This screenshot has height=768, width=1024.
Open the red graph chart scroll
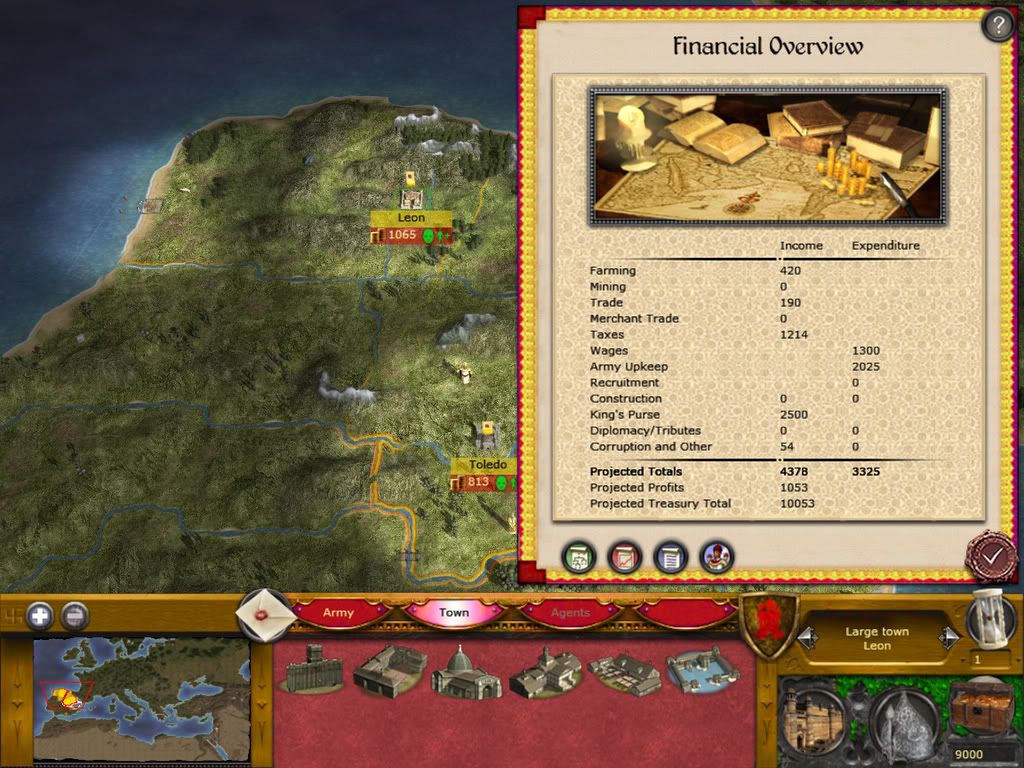625,557
